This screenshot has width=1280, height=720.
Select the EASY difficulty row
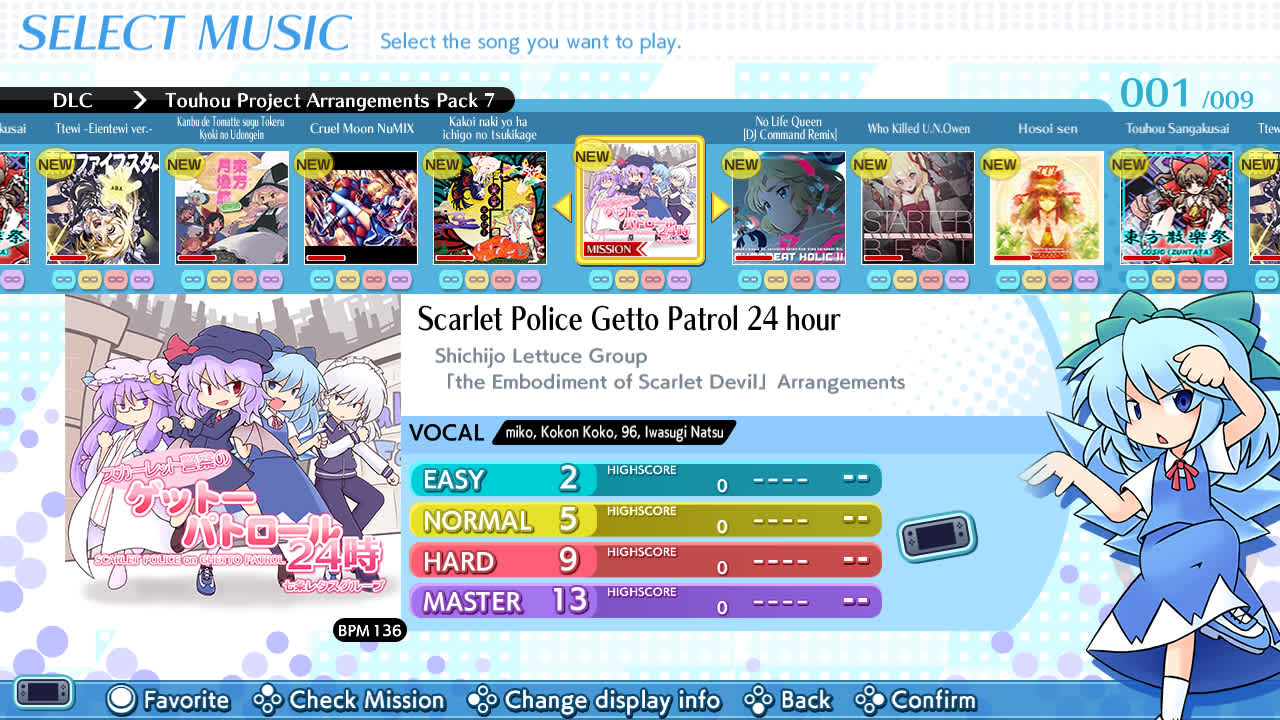point(645,480)
